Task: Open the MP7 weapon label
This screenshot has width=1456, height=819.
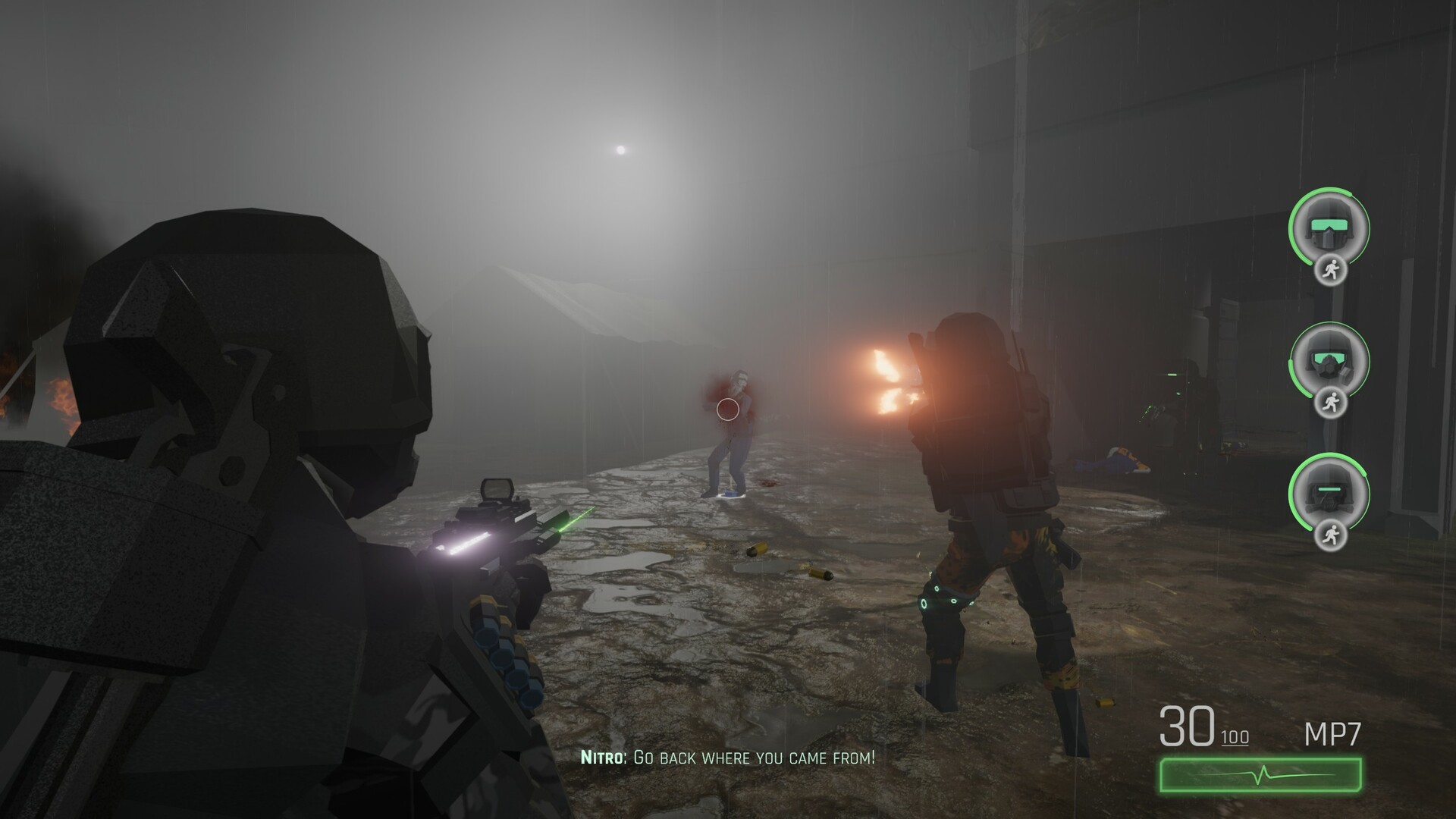Action: tap(1334, 733)
